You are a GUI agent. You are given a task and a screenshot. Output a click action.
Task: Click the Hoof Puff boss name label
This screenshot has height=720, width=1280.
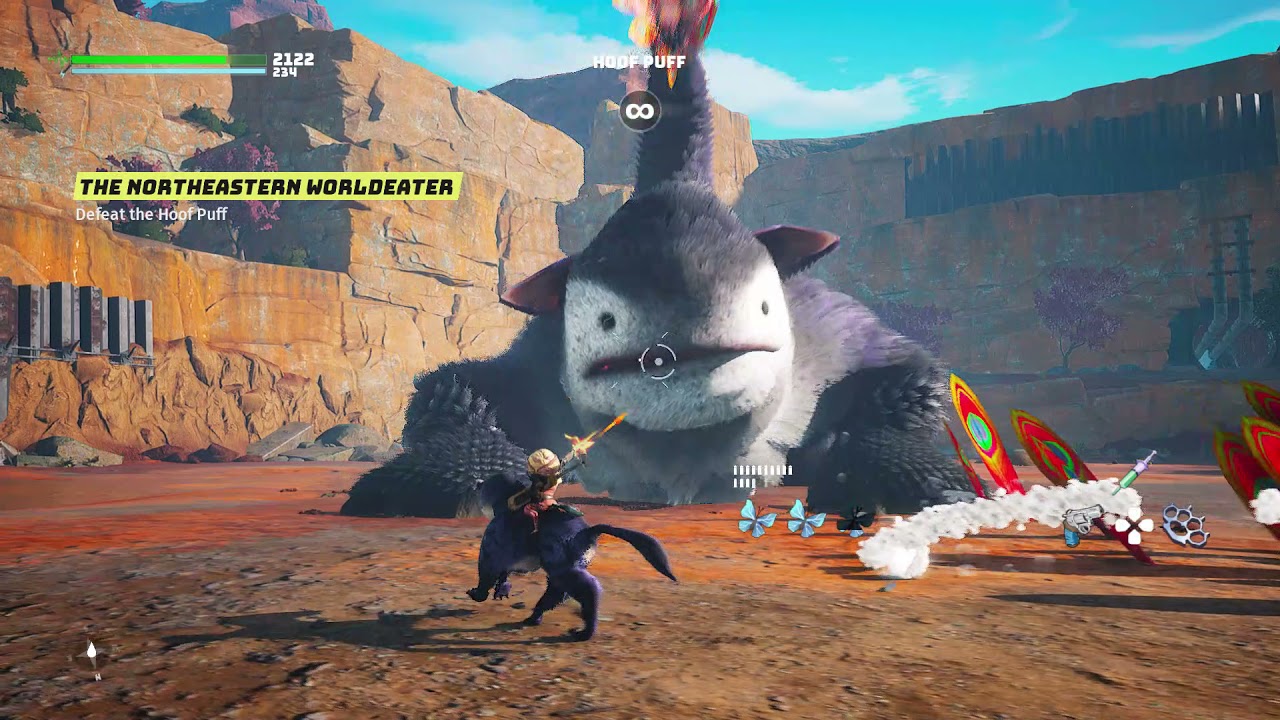point(638,61)
